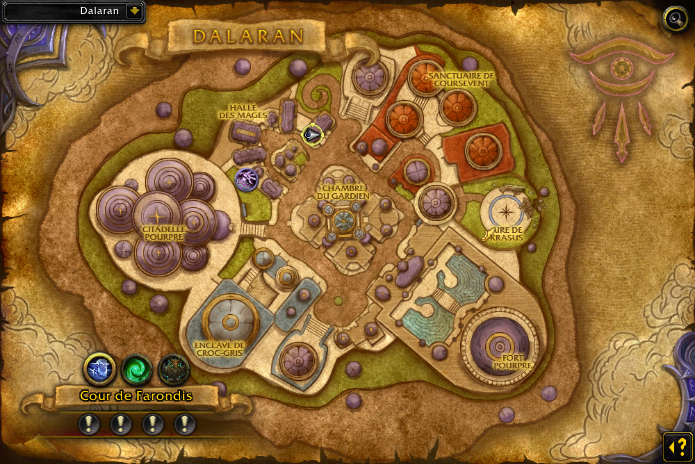Image resolution: width=695 pixels, height=464 pixels.
Task: Click the purple marker near Halle des Mages
Action: point(247,179)
